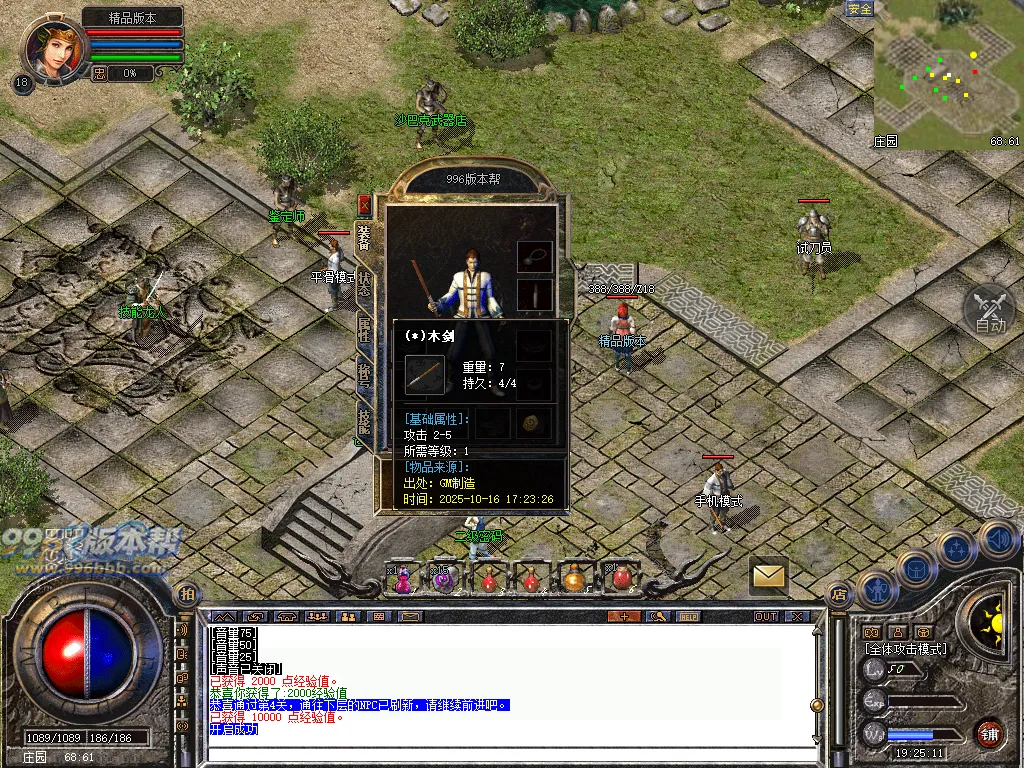Use the purple potion in the hotbar
The image size is (1024, 768).
[444, 579]
